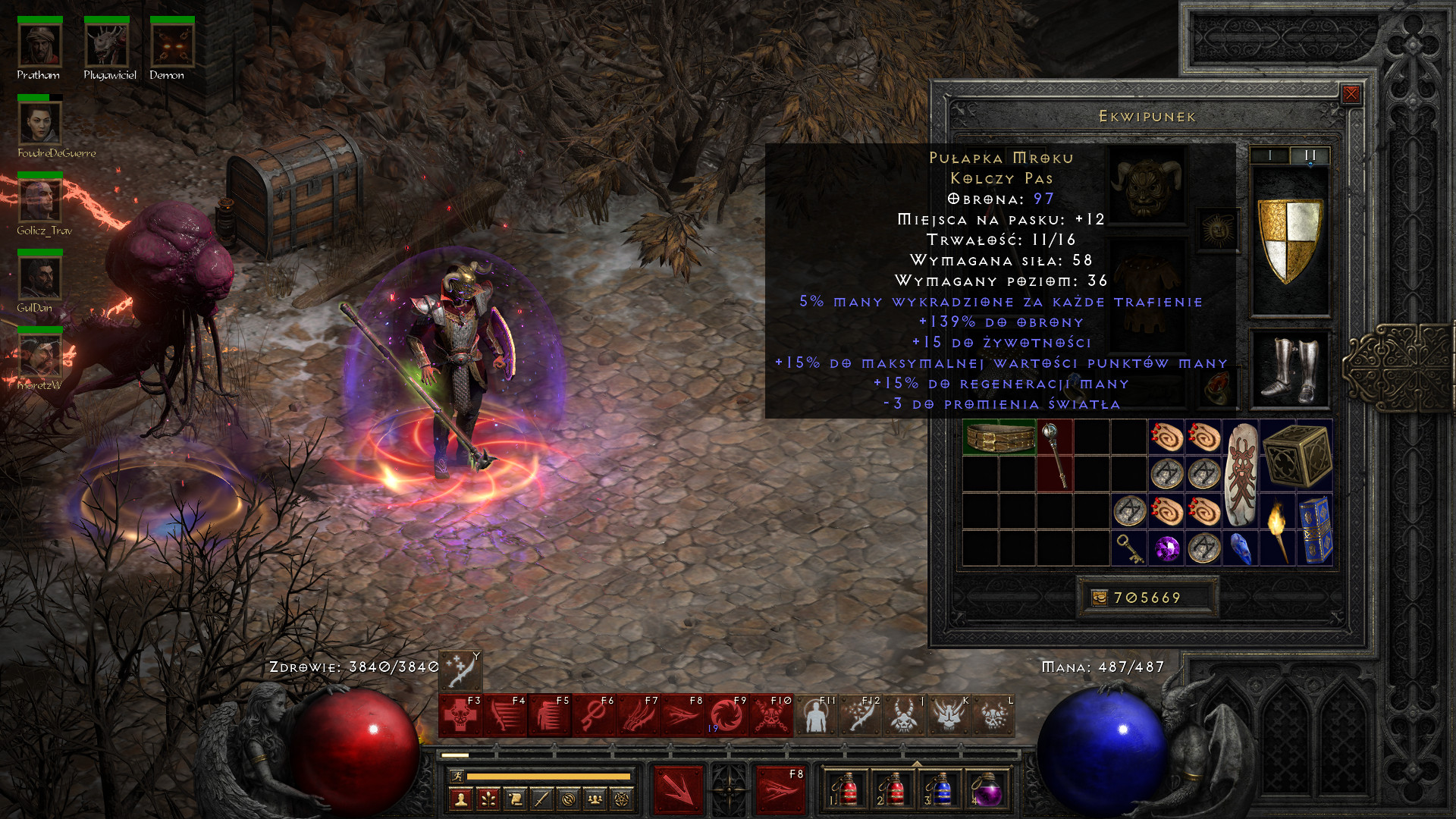Switch to weapon set II tab
The width and height of the screenshot is (1456, 819).
pos(1310,155)
